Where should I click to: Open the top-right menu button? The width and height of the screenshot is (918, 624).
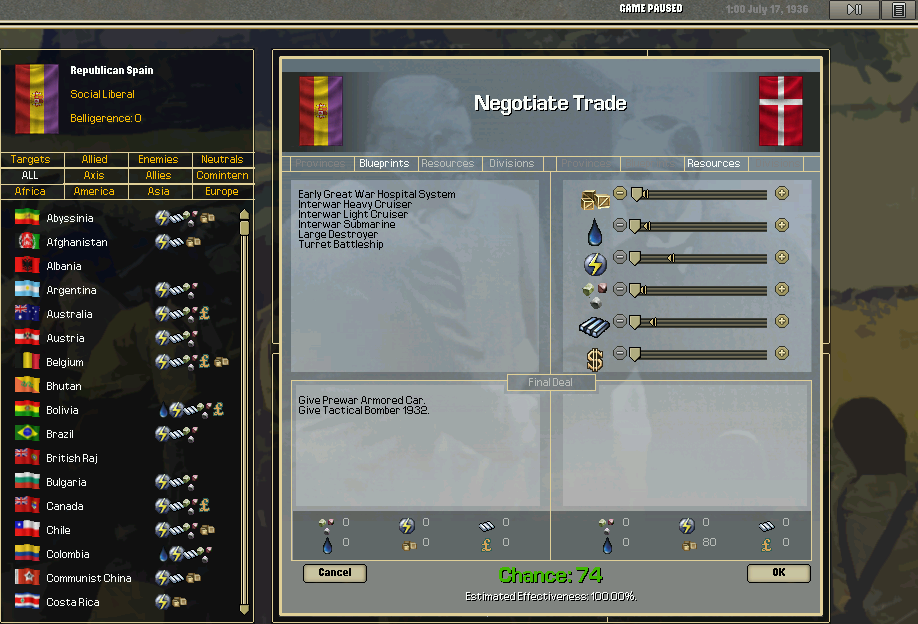(x=899, y=10)
